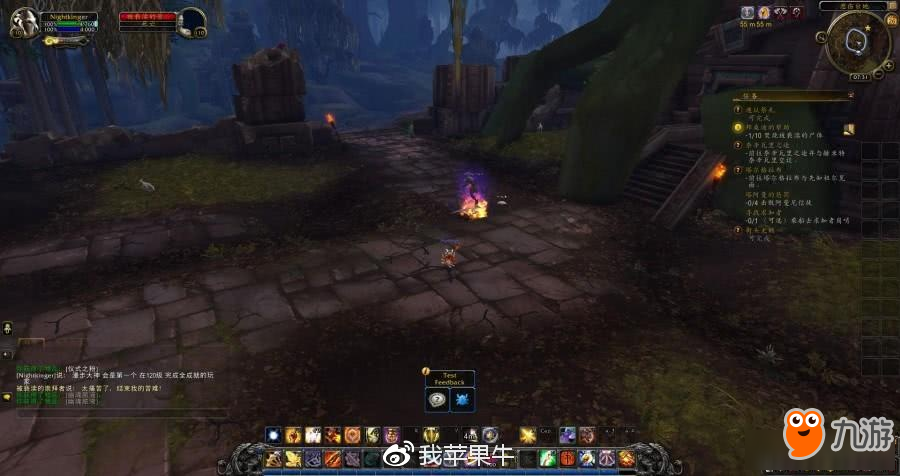This screenshot has height=476, width=900.
Task: Use the golden cross-burst ability icon
Action: [x=528, y=434]
